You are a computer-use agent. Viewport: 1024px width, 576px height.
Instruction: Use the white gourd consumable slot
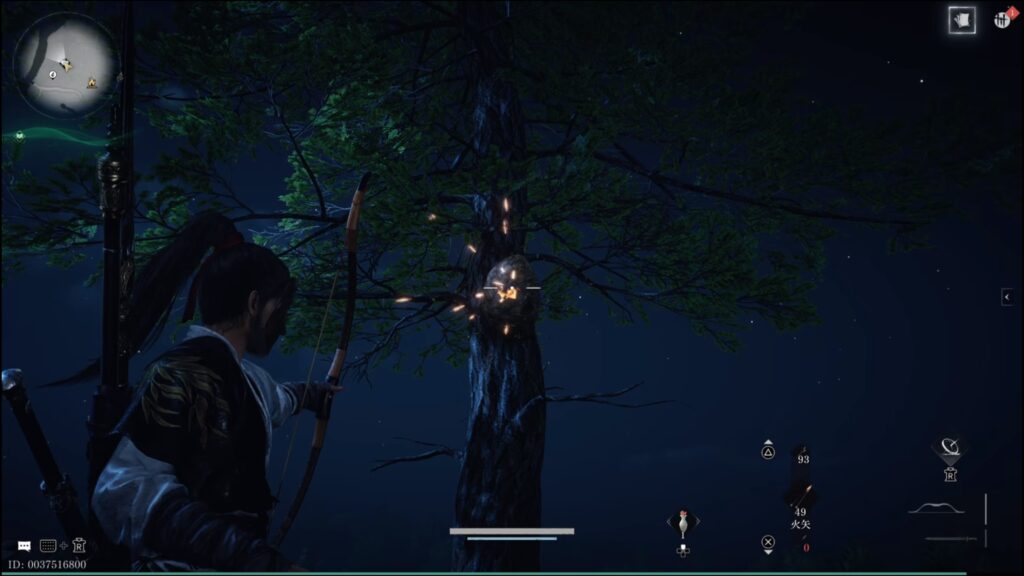click(x=683, y=522)
